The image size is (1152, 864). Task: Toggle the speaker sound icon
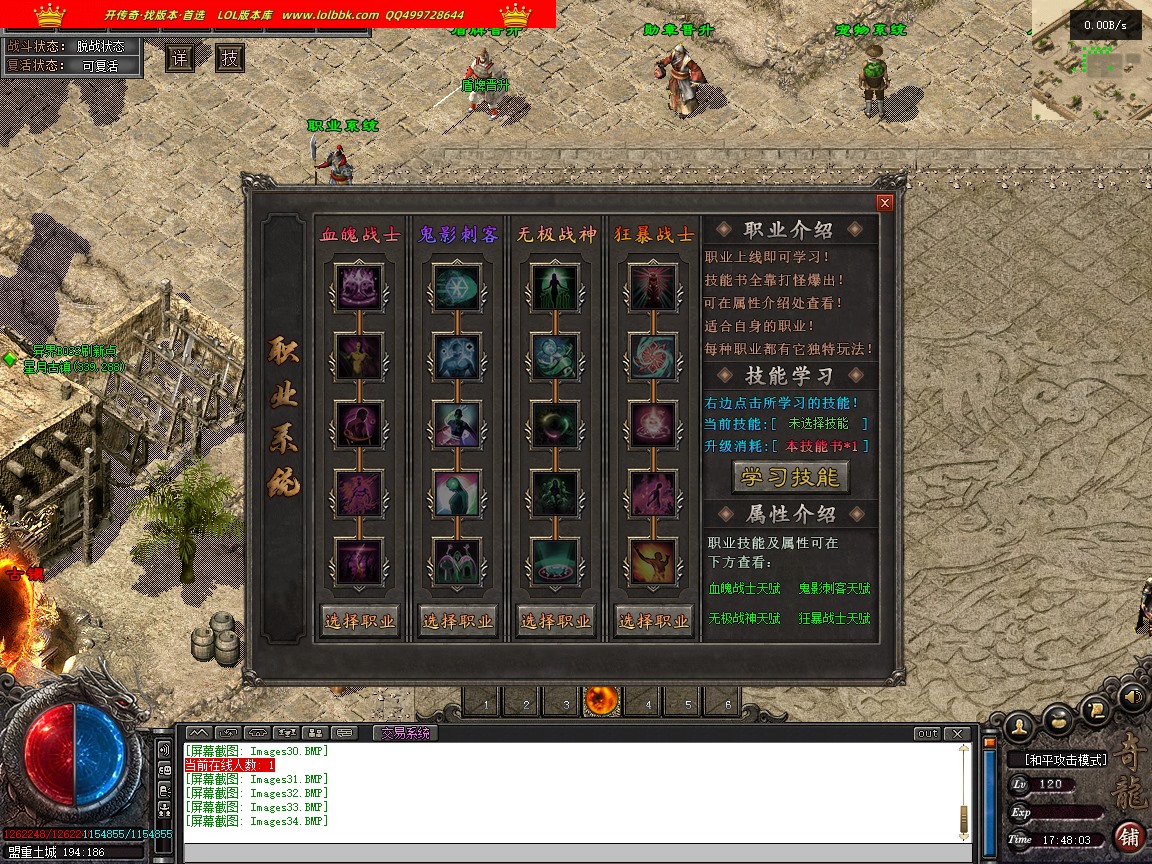point(1132,696)
